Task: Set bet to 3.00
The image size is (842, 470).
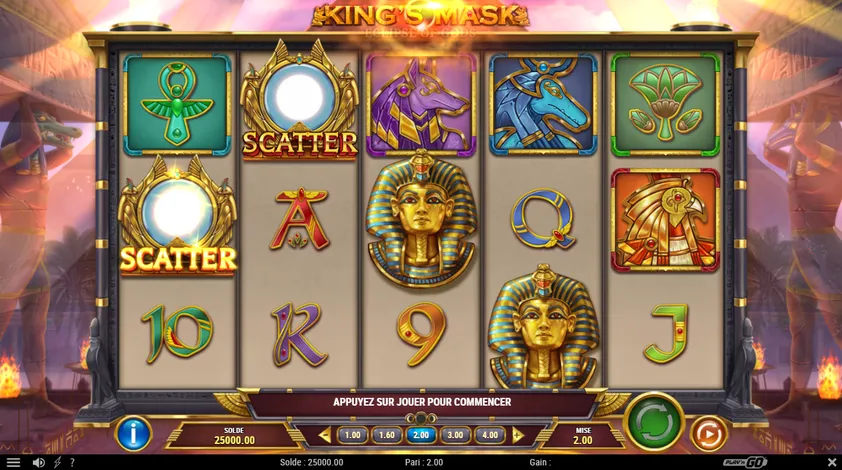Action: click(455, 435)
